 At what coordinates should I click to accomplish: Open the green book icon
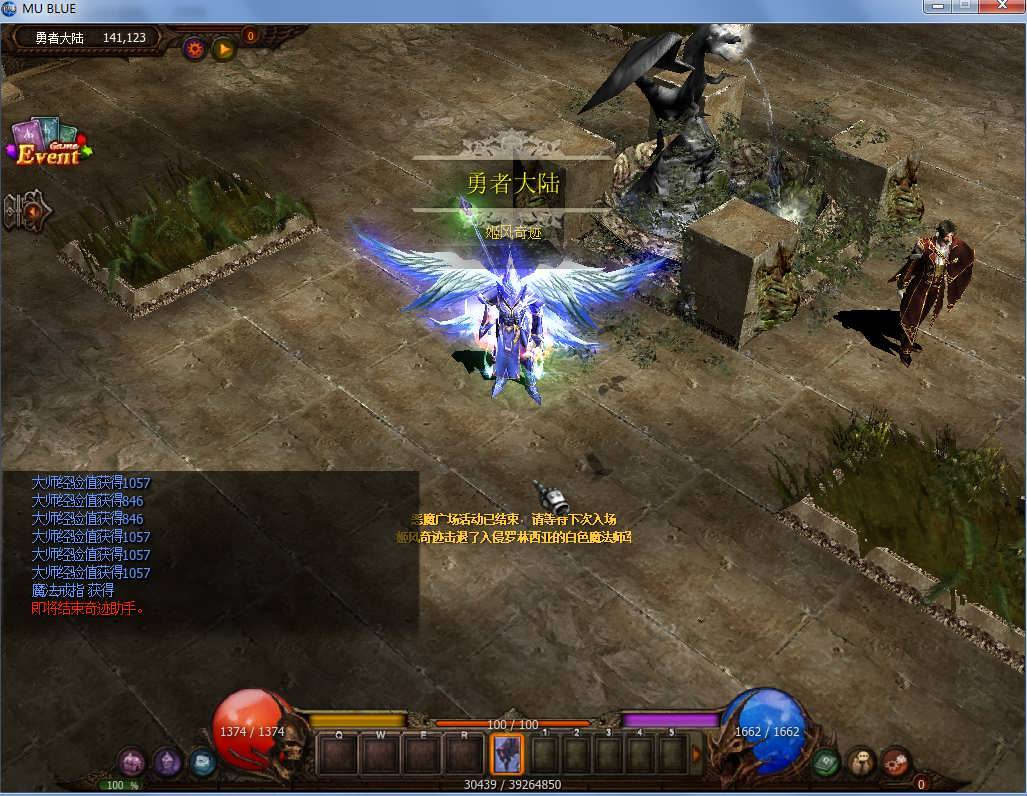[825, 762]
